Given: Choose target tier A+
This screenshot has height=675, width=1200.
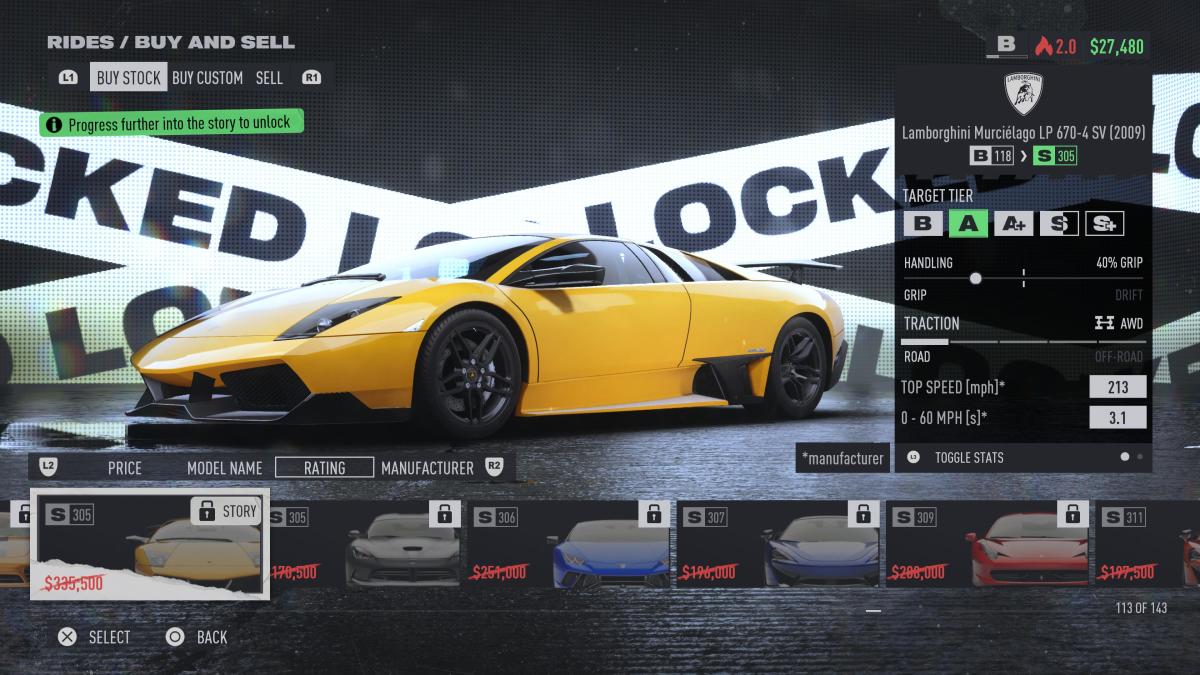Looking at the screenshot, I should coord(1012,223).
